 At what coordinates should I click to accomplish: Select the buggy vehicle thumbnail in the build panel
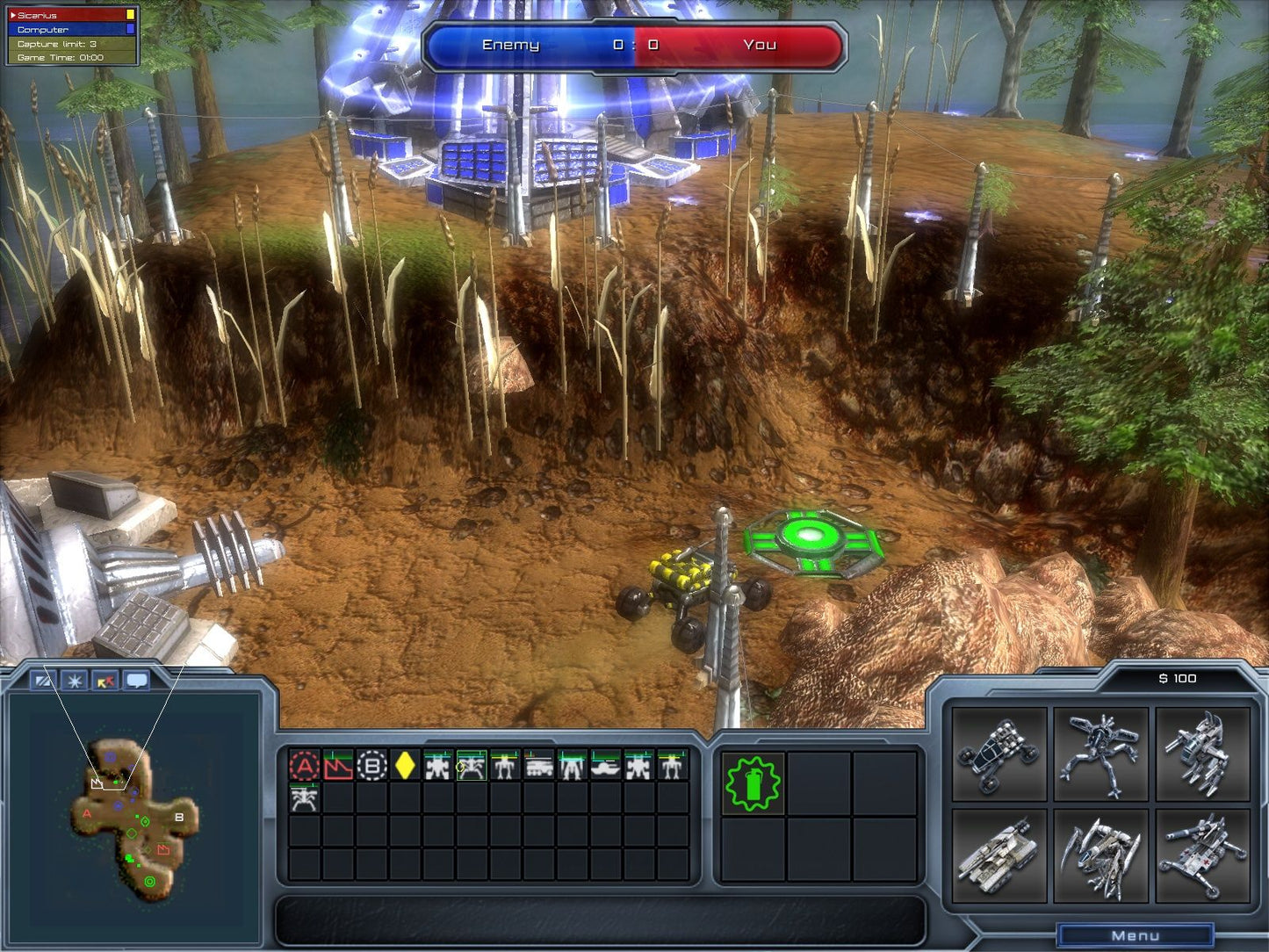tap(999, 761)
